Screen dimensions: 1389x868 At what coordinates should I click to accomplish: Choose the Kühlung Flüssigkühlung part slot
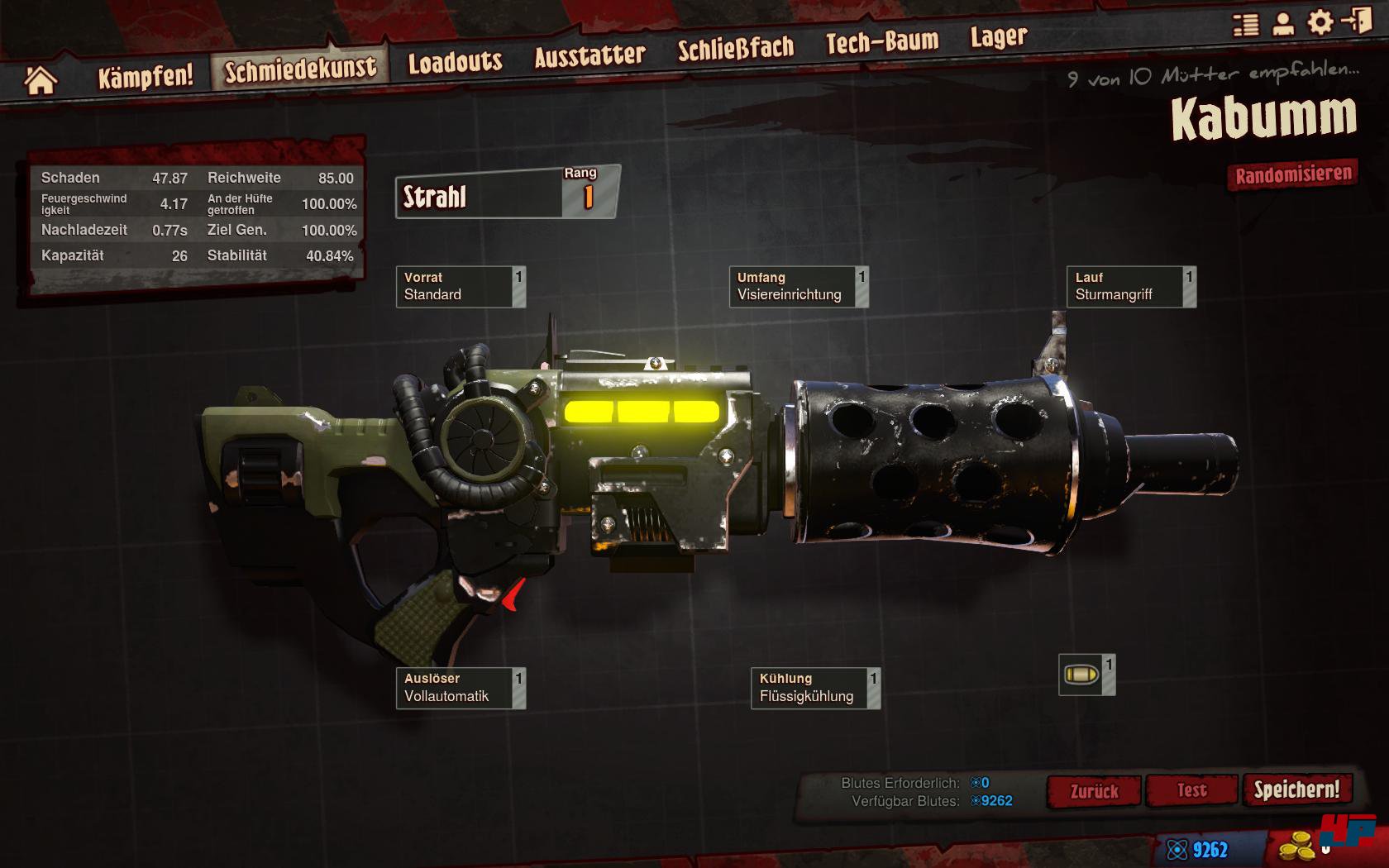(814, 688)
